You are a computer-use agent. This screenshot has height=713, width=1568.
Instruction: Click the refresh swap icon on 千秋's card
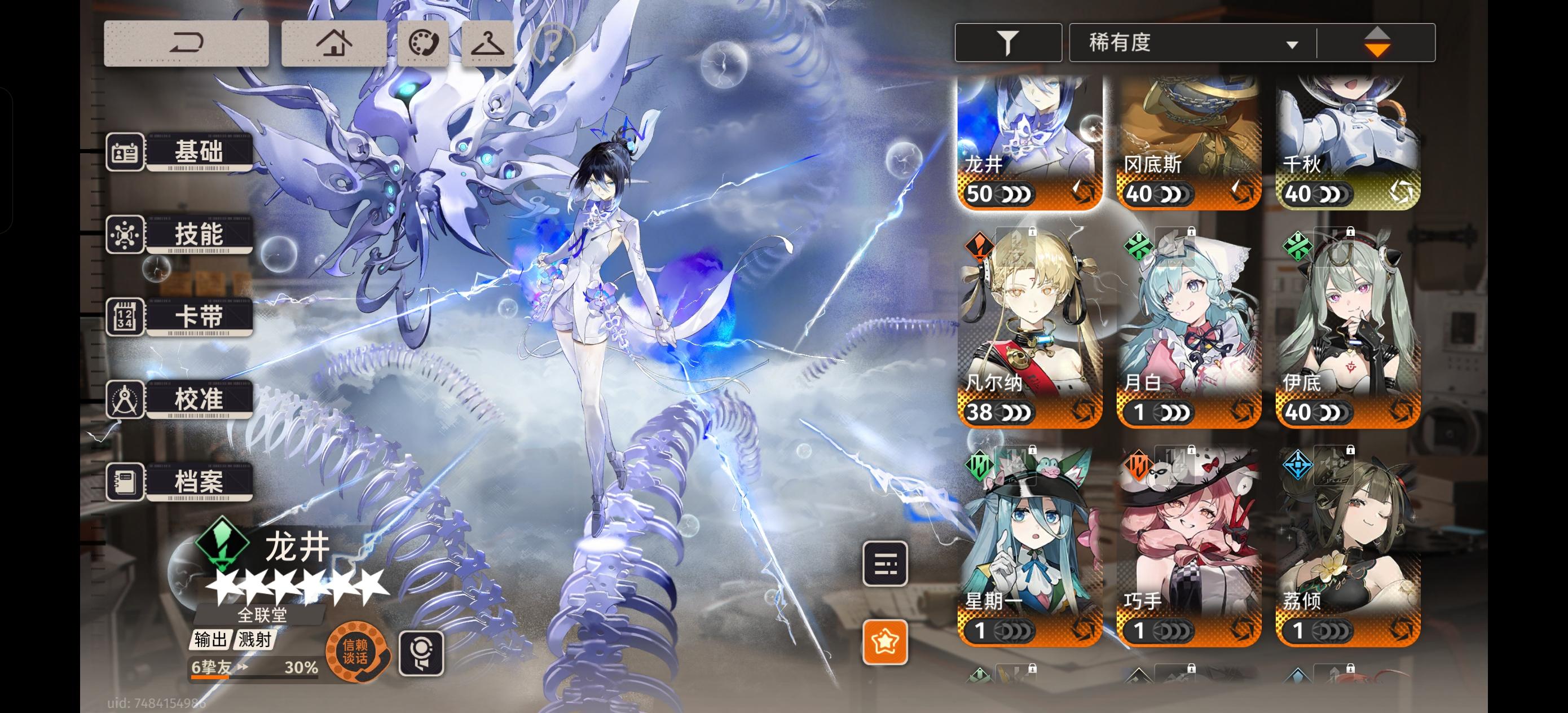coord(1401,193)
